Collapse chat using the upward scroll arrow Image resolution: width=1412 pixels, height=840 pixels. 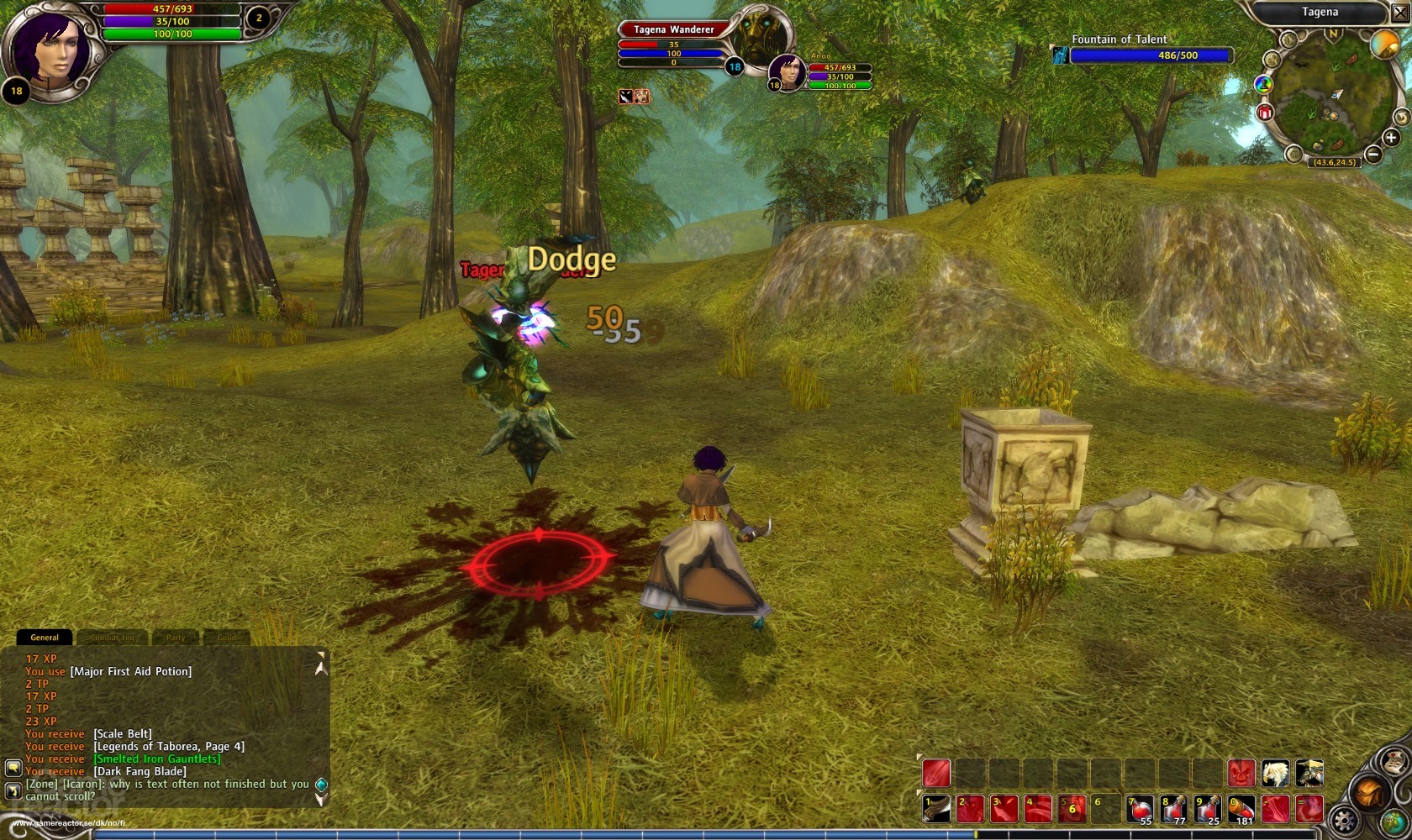pyautogui.click(x=321, y=668)
